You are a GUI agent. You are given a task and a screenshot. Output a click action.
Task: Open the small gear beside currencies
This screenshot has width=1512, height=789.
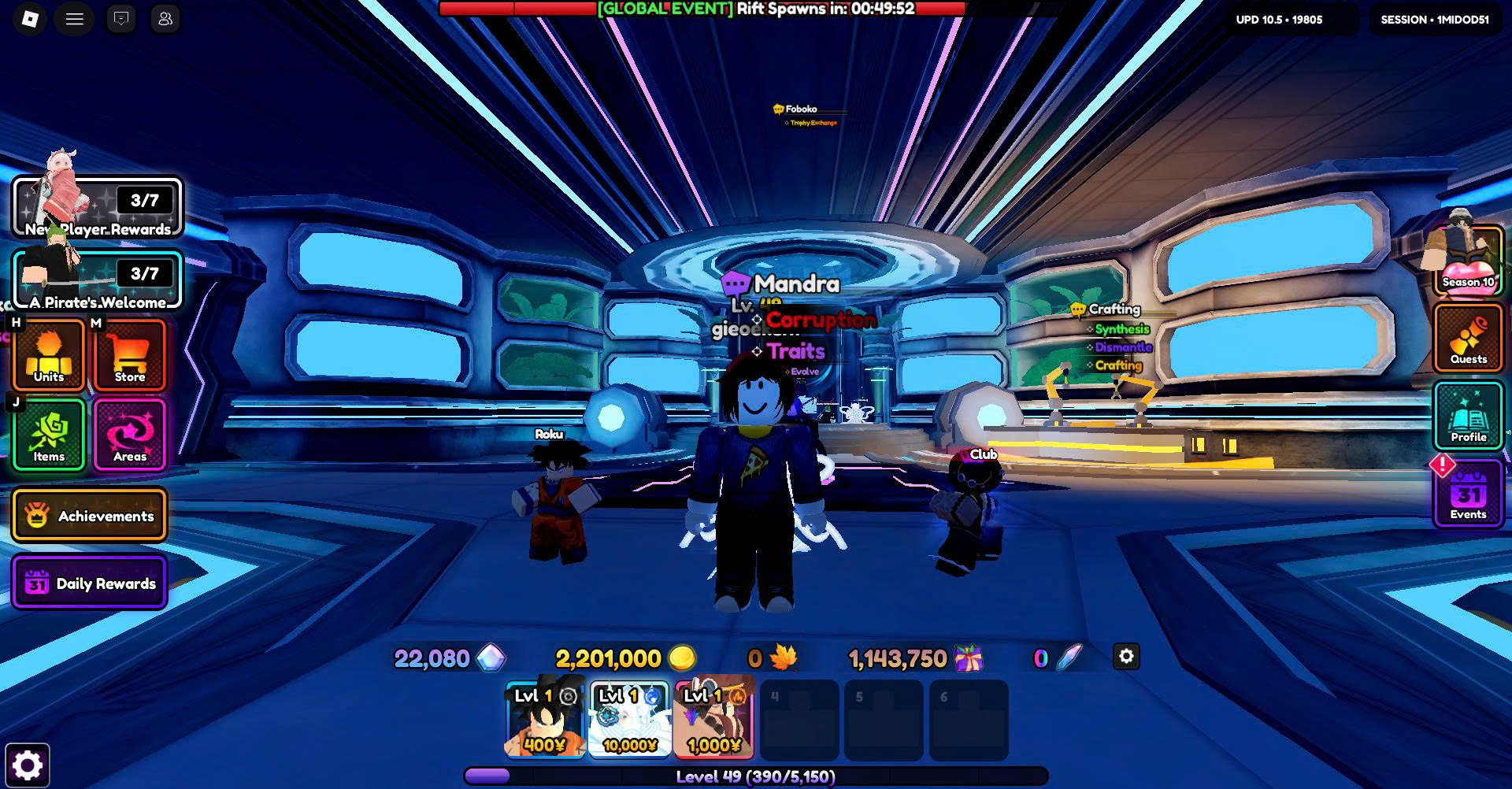click(1126, 657)
